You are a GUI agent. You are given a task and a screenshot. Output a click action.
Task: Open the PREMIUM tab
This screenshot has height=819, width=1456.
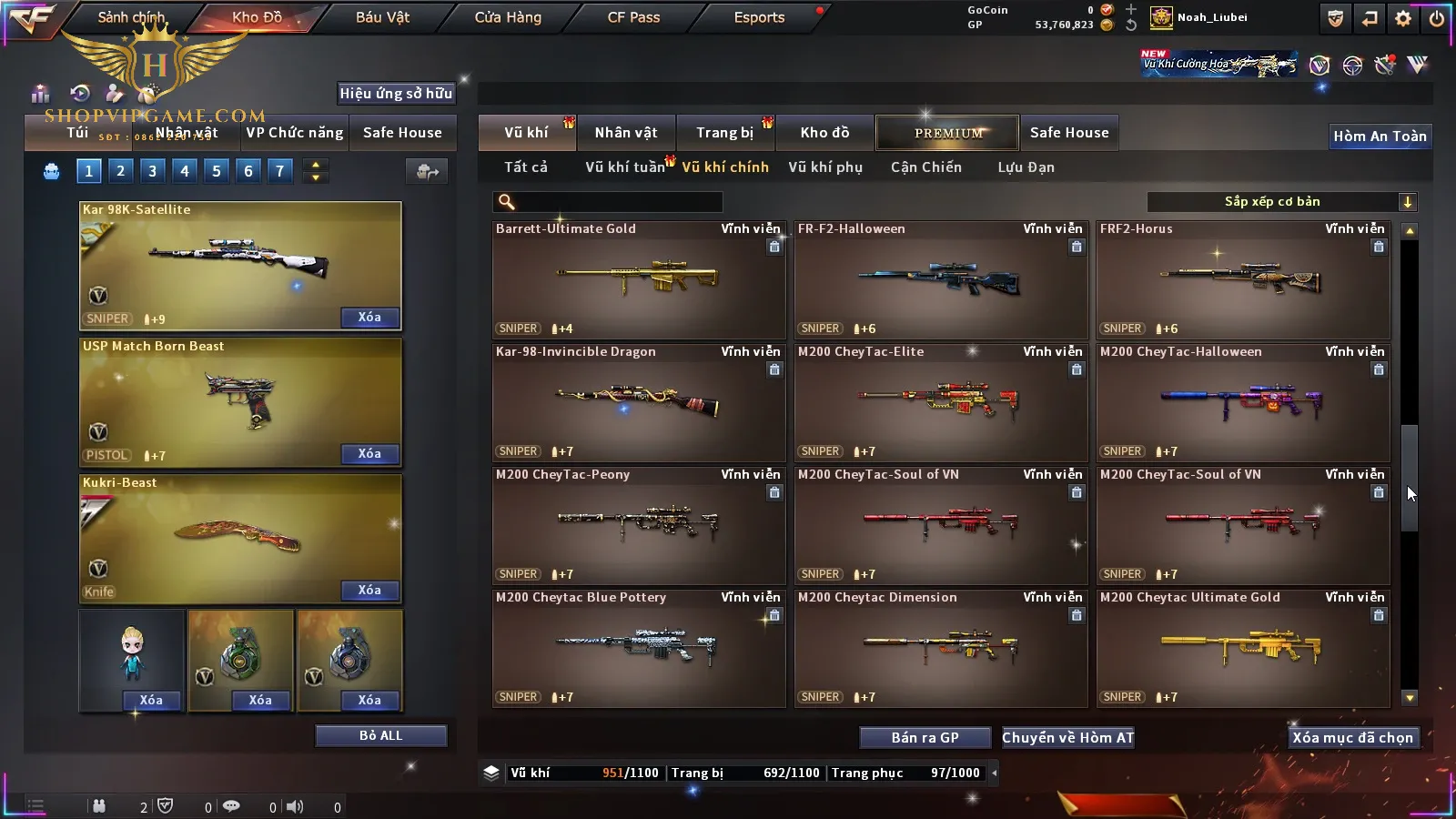[x=948, y=133]
